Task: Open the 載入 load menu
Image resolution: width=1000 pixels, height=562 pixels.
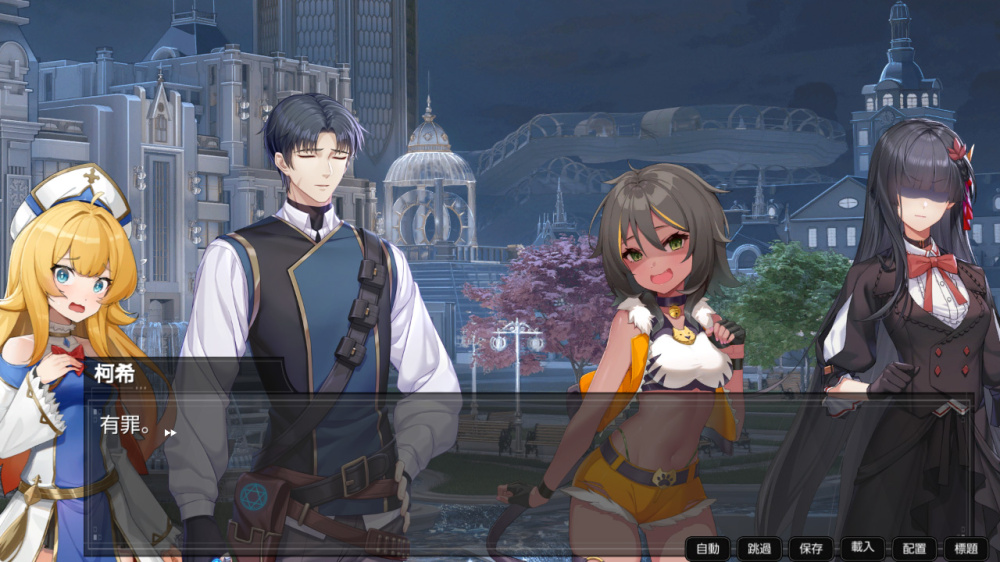Action: [x=863, y=547]
